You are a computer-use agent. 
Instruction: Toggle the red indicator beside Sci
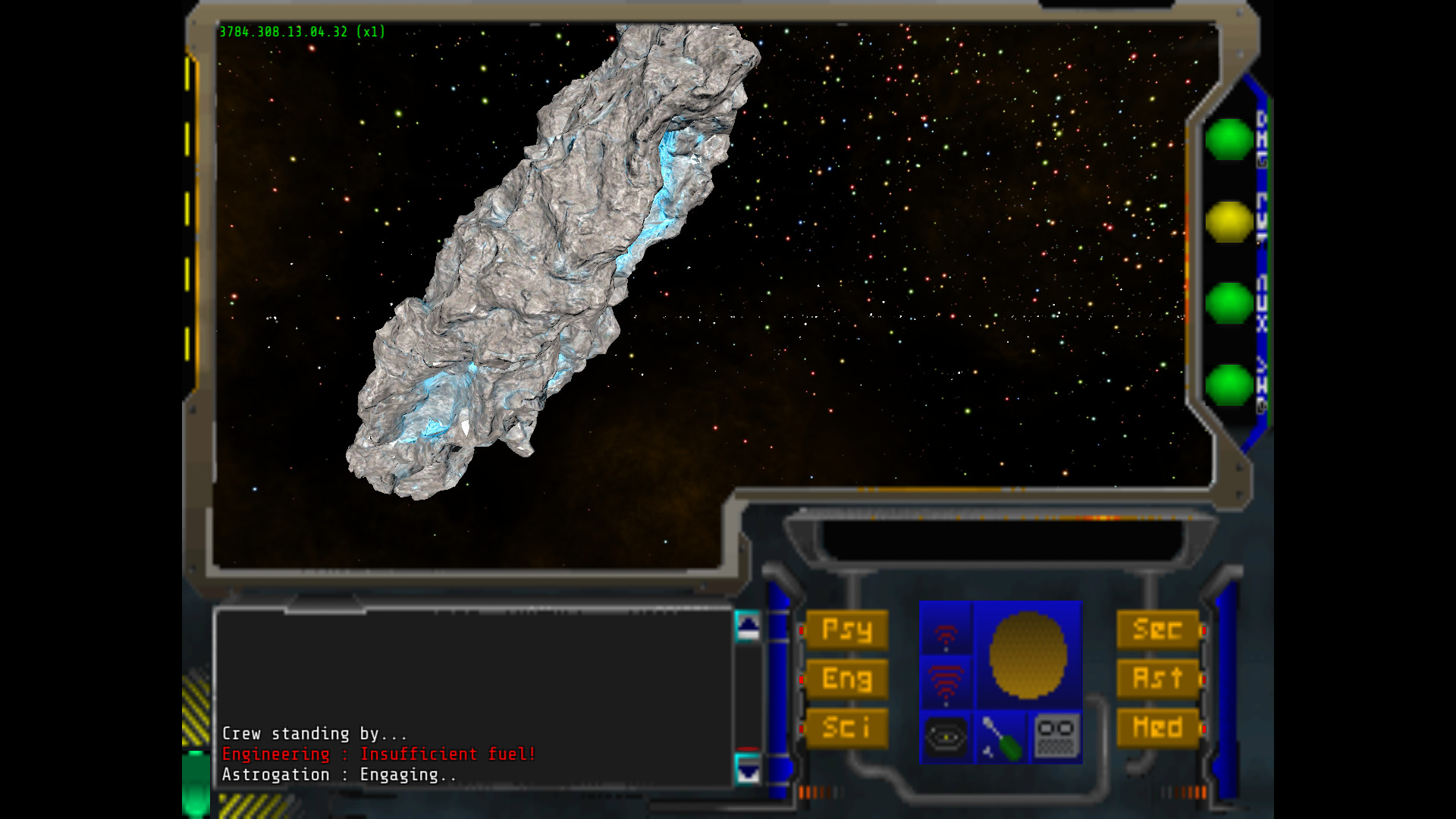pos(802,726)
